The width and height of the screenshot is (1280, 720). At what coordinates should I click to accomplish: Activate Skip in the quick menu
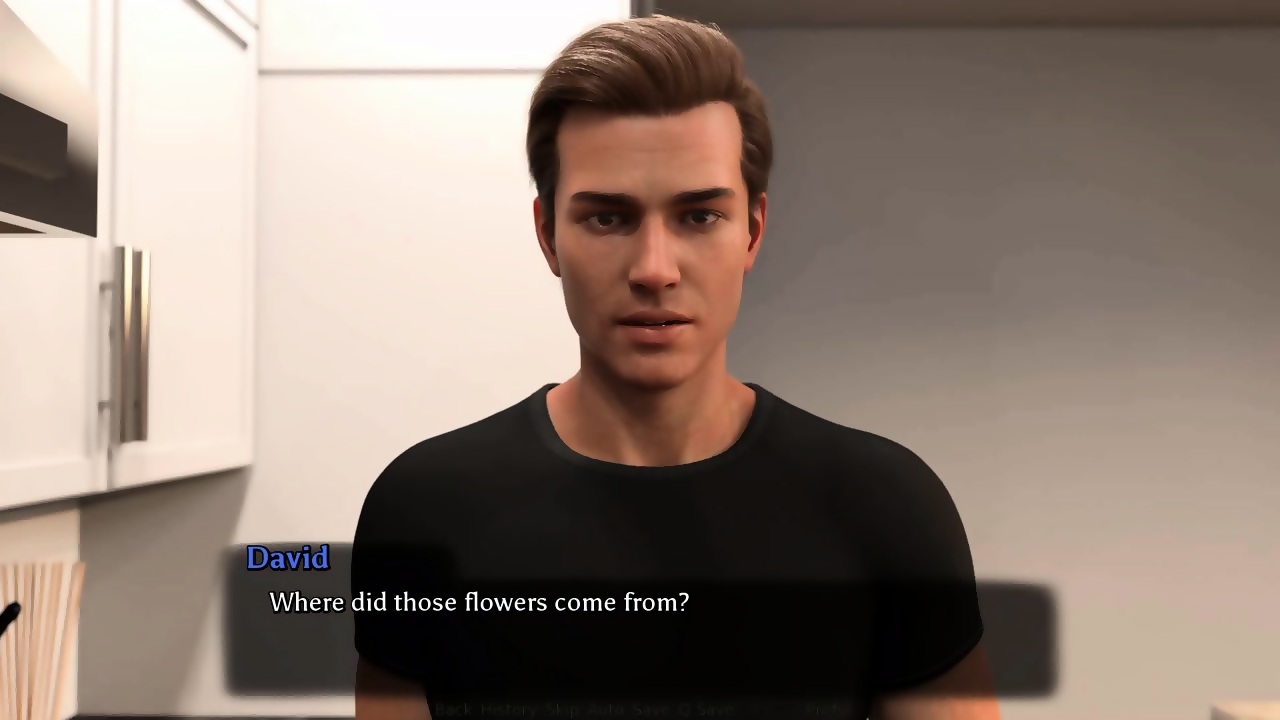coord(561,709)
